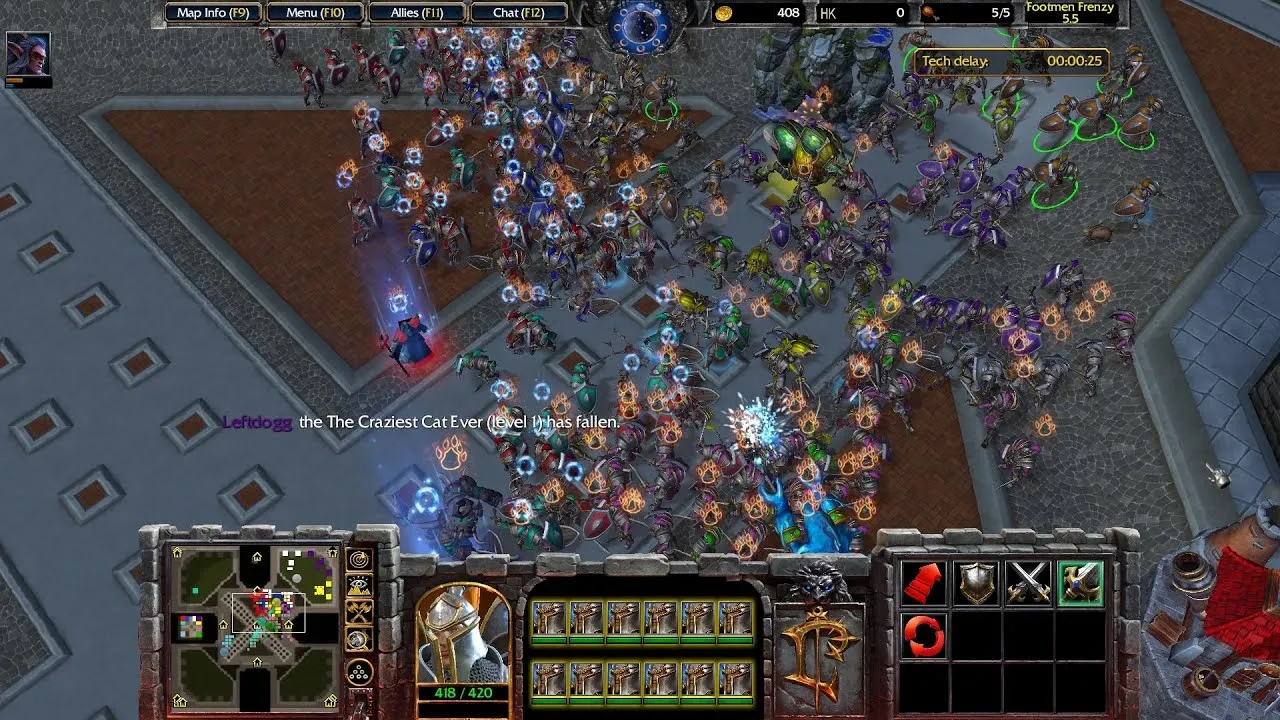This screenshot has height=720, width=1280.
Task: Open Map Info (F9)
Action: point(212,13)
